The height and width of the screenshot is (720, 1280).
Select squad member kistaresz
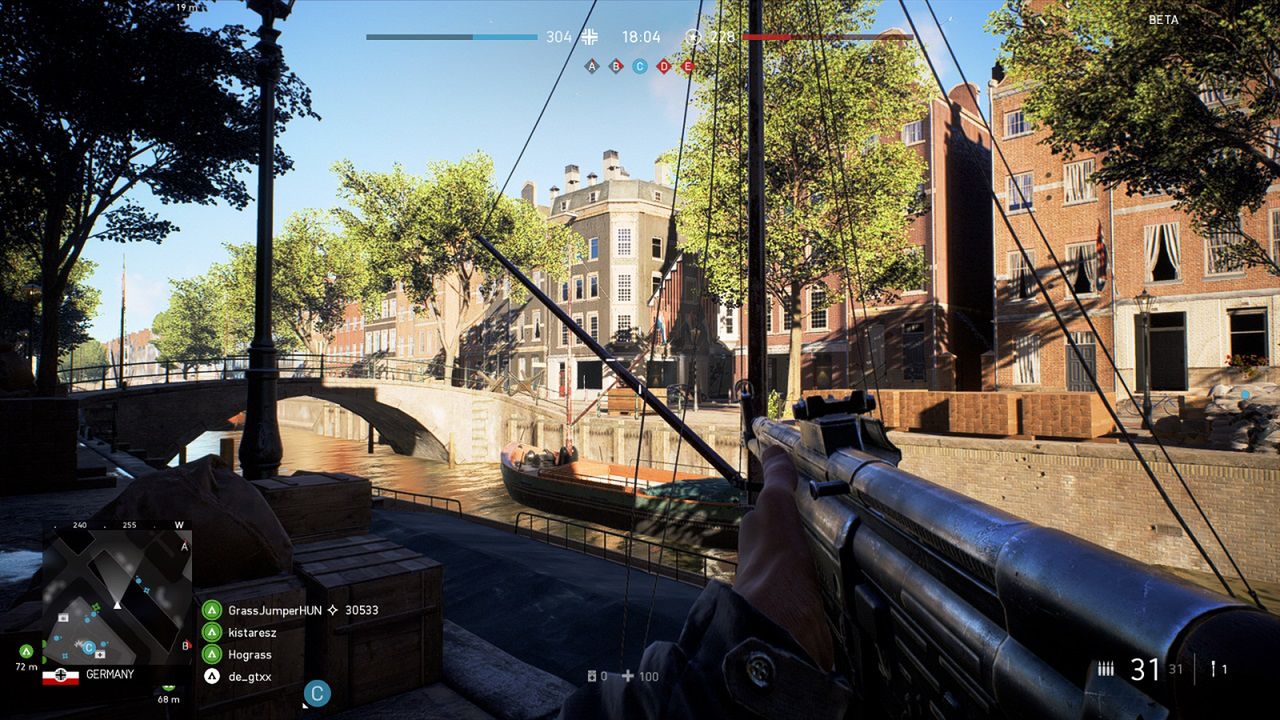coord(252,632)
